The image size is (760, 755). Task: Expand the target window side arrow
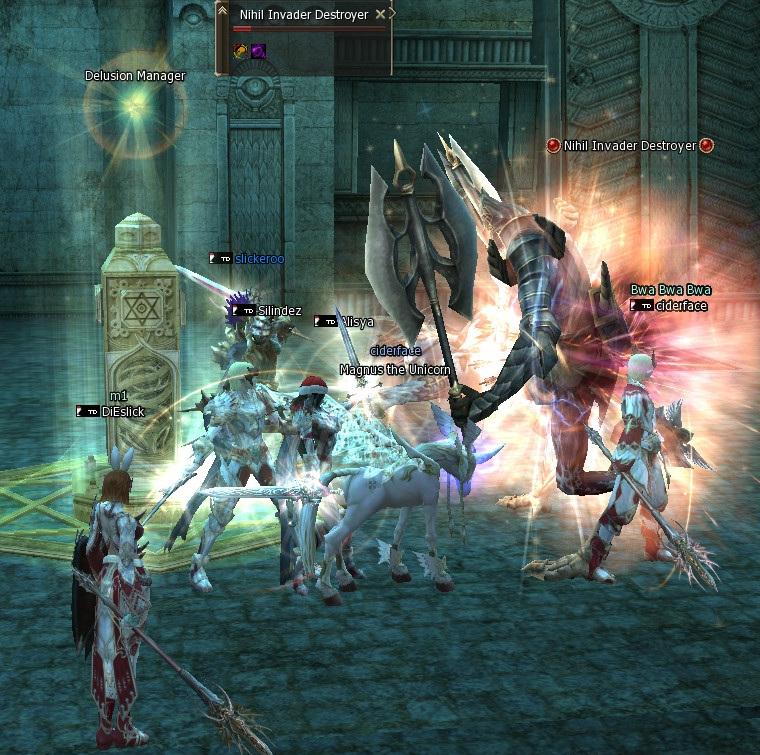(392, 15)
